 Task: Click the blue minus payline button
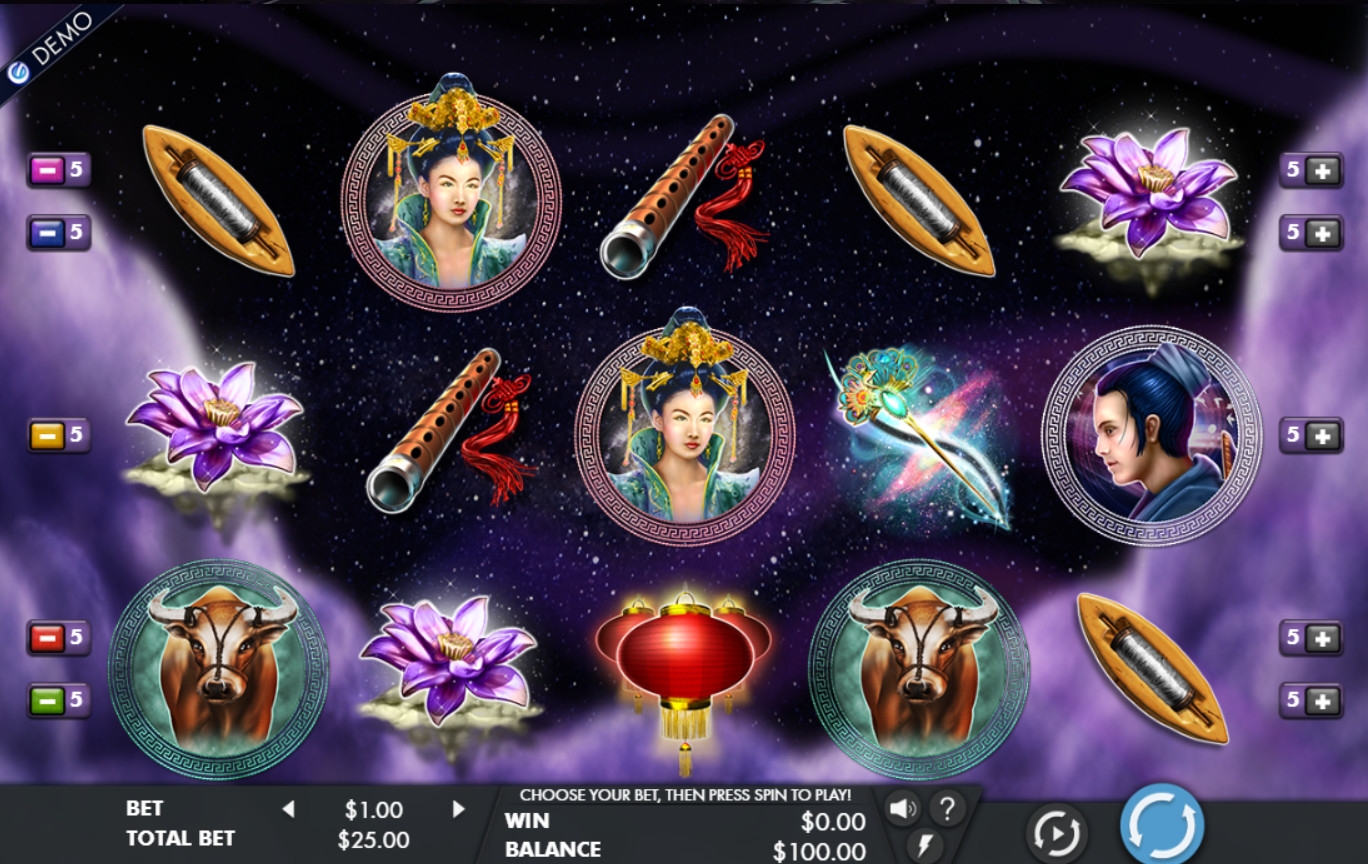click(47, 233)
